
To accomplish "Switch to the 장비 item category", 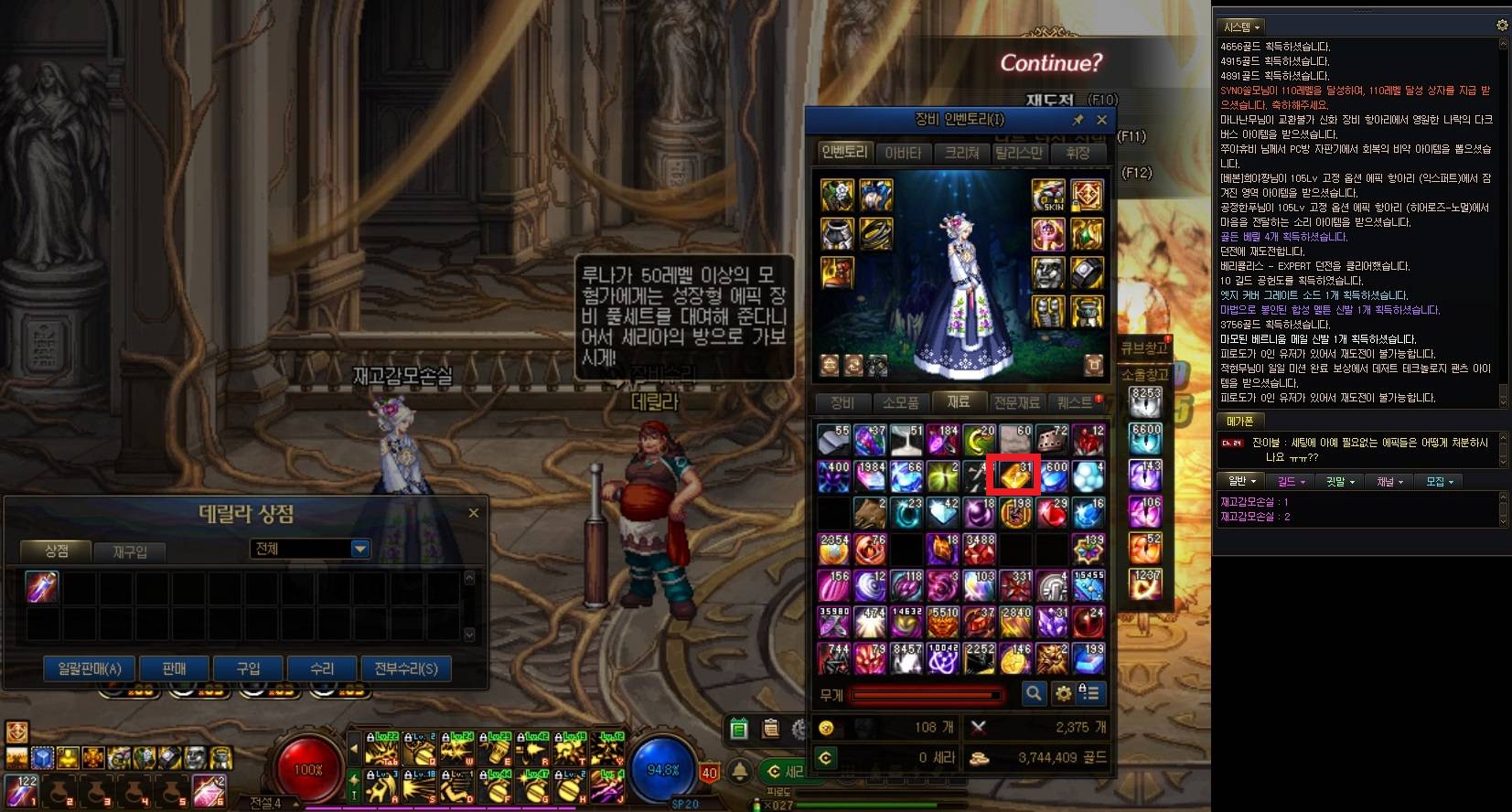I will click(842, 402).
